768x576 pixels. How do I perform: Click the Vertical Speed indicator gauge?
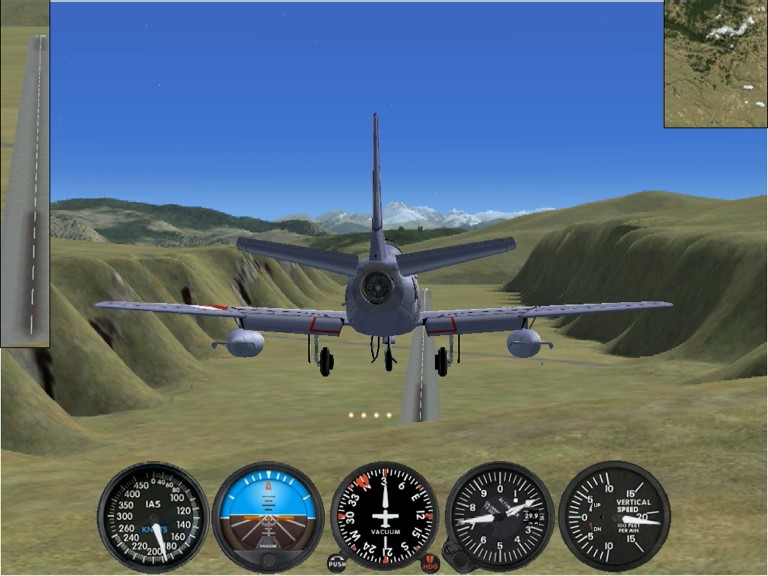pos(614,516)
